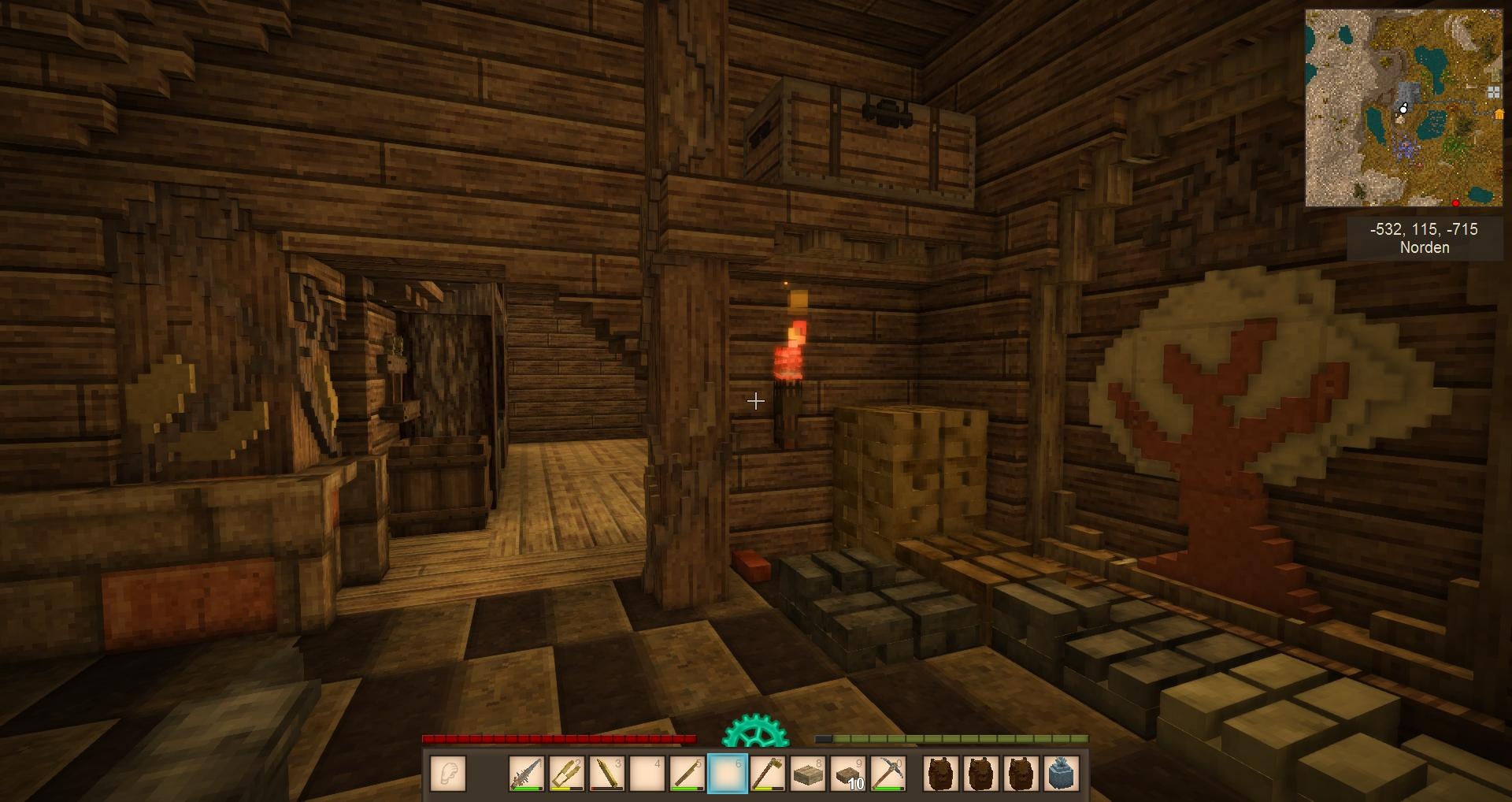Click the teal gear icon above hotbar
1512x802 pixels.
point(754,731)
